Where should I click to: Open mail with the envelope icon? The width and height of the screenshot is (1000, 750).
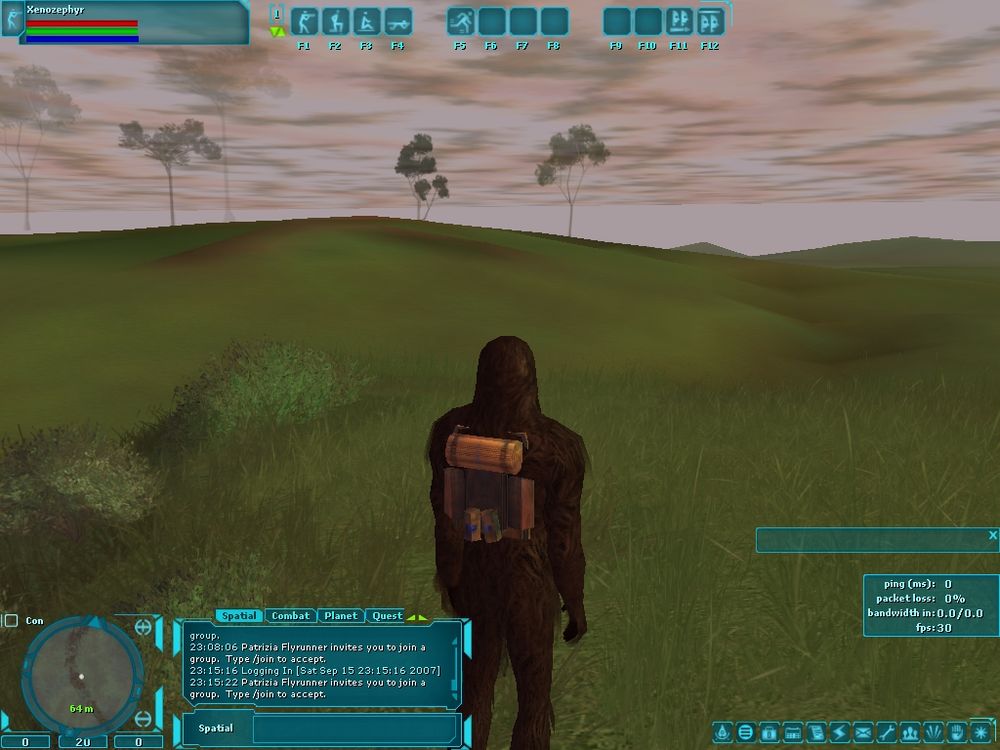click(861, 732)
